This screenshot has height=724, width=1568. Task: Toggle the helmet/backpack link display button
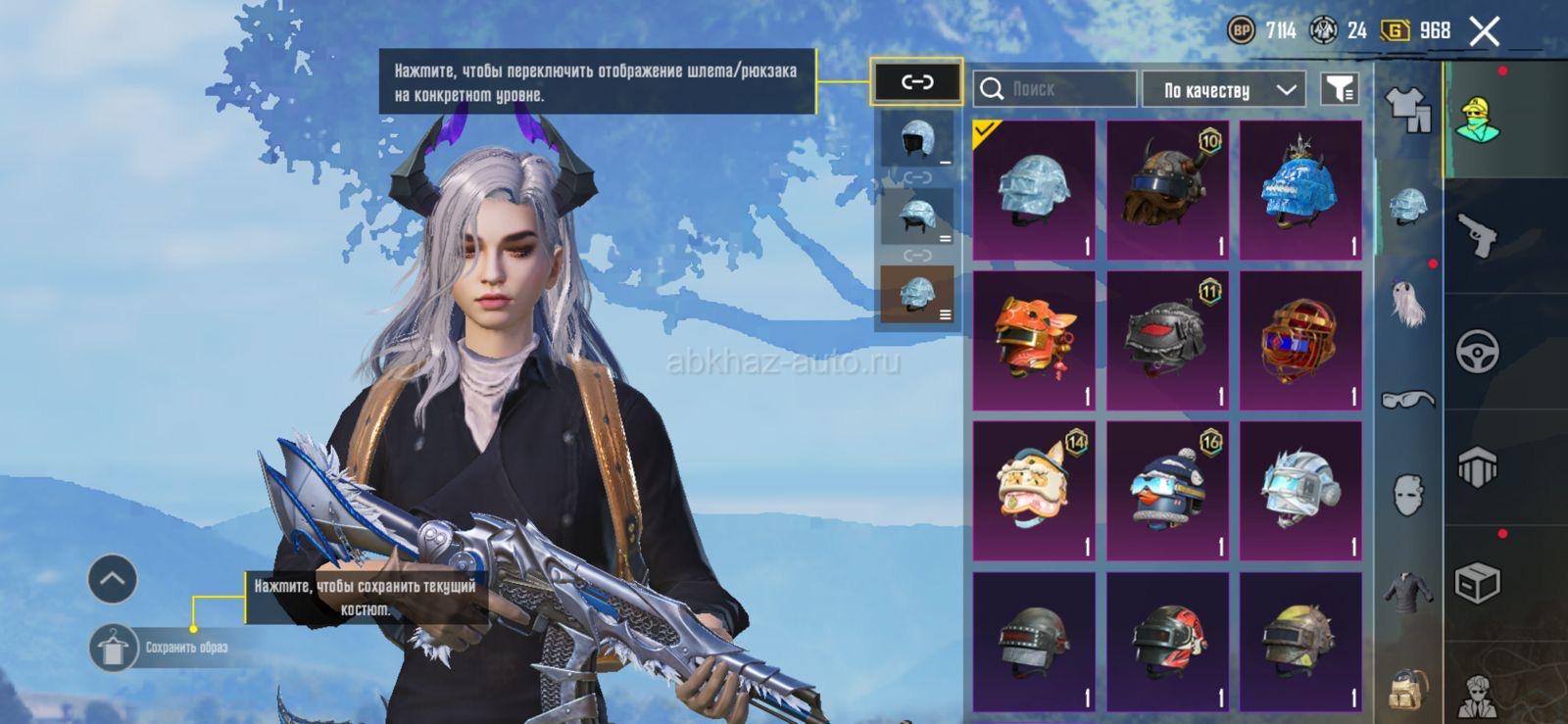point(916,82)
